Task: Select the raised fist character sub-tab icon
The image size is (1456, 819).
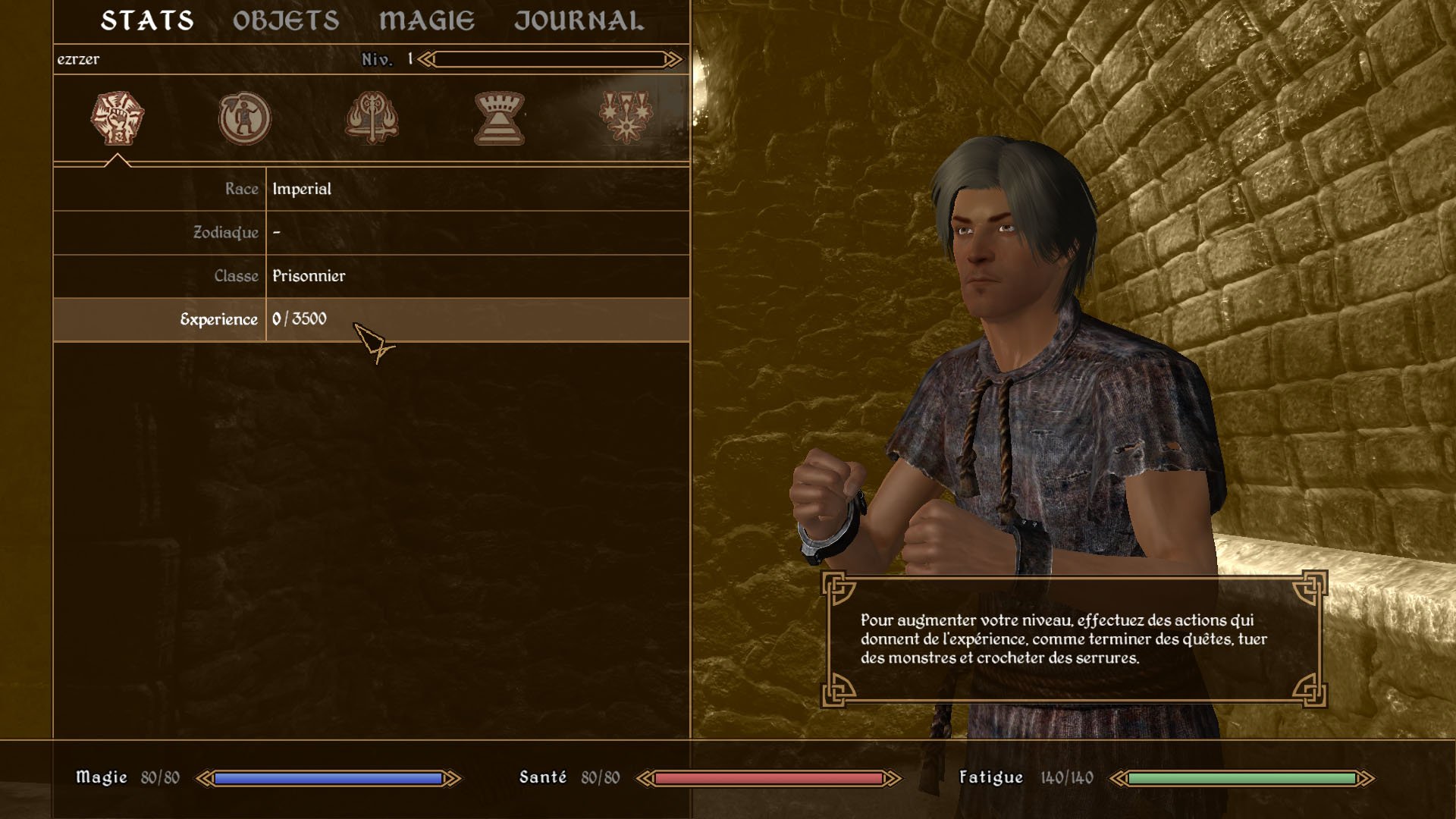Action: (118, 118)
